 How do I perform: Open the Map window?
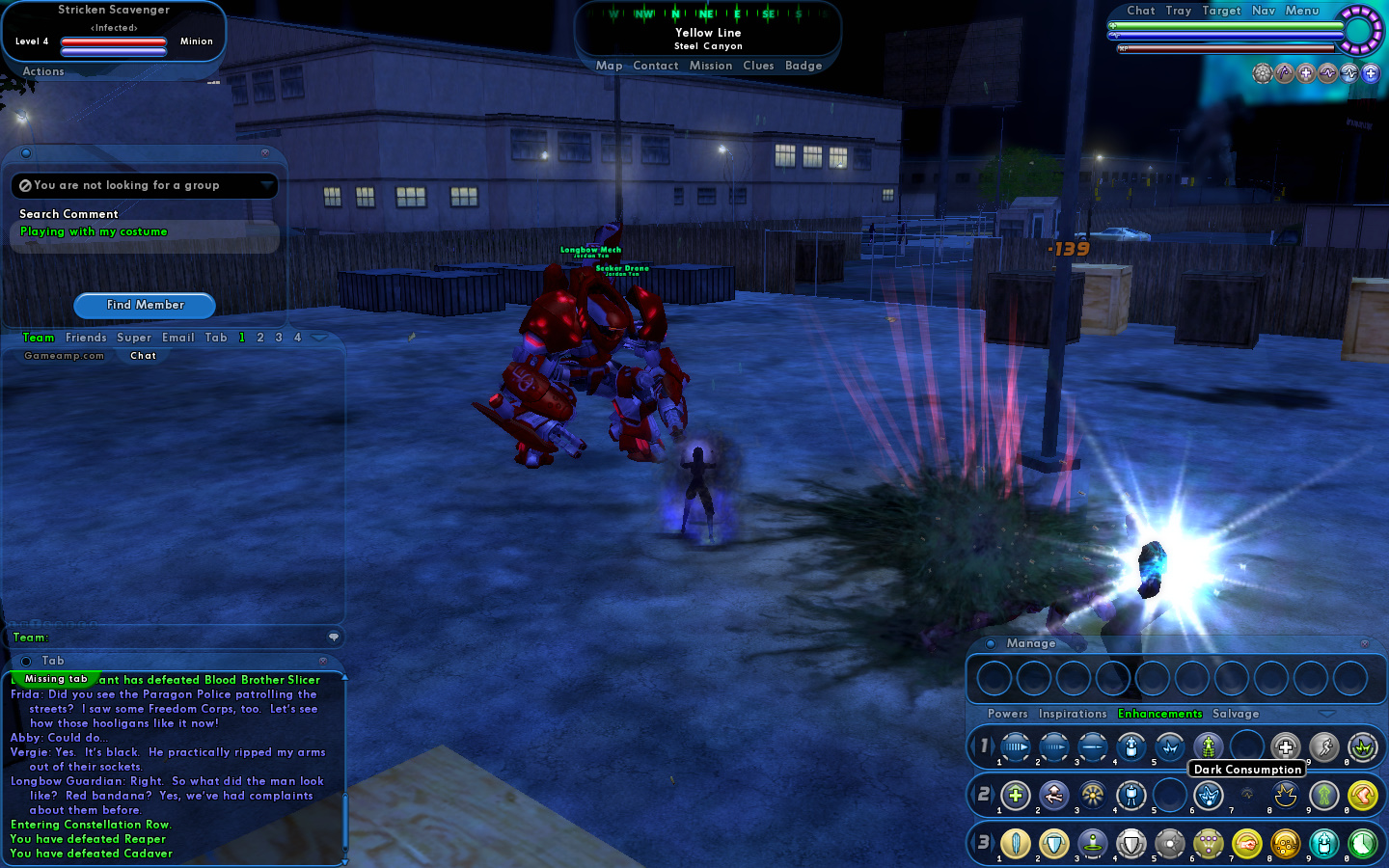click(x=609, y=66)
